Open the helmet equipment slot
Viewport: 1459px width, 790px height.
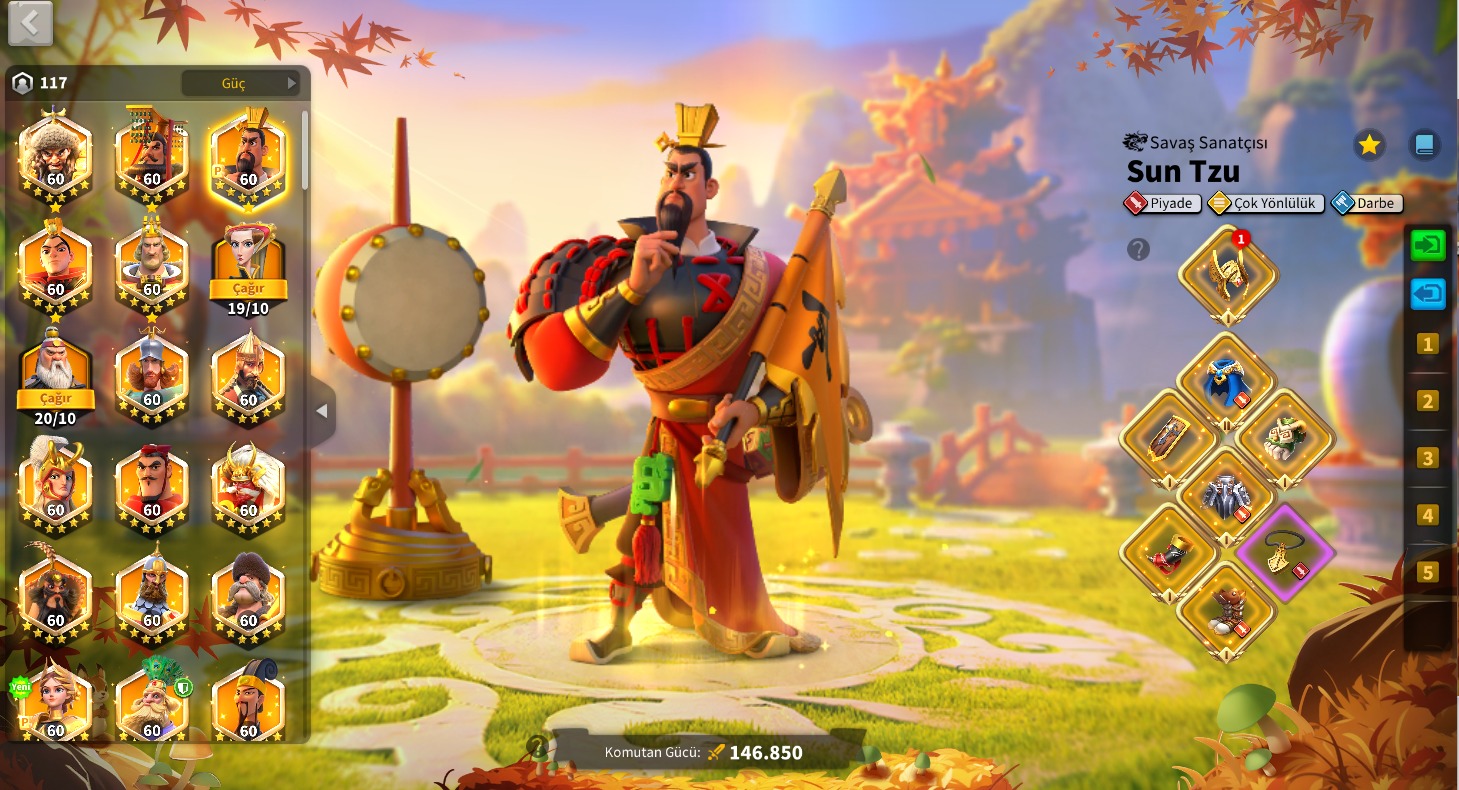1227,275
